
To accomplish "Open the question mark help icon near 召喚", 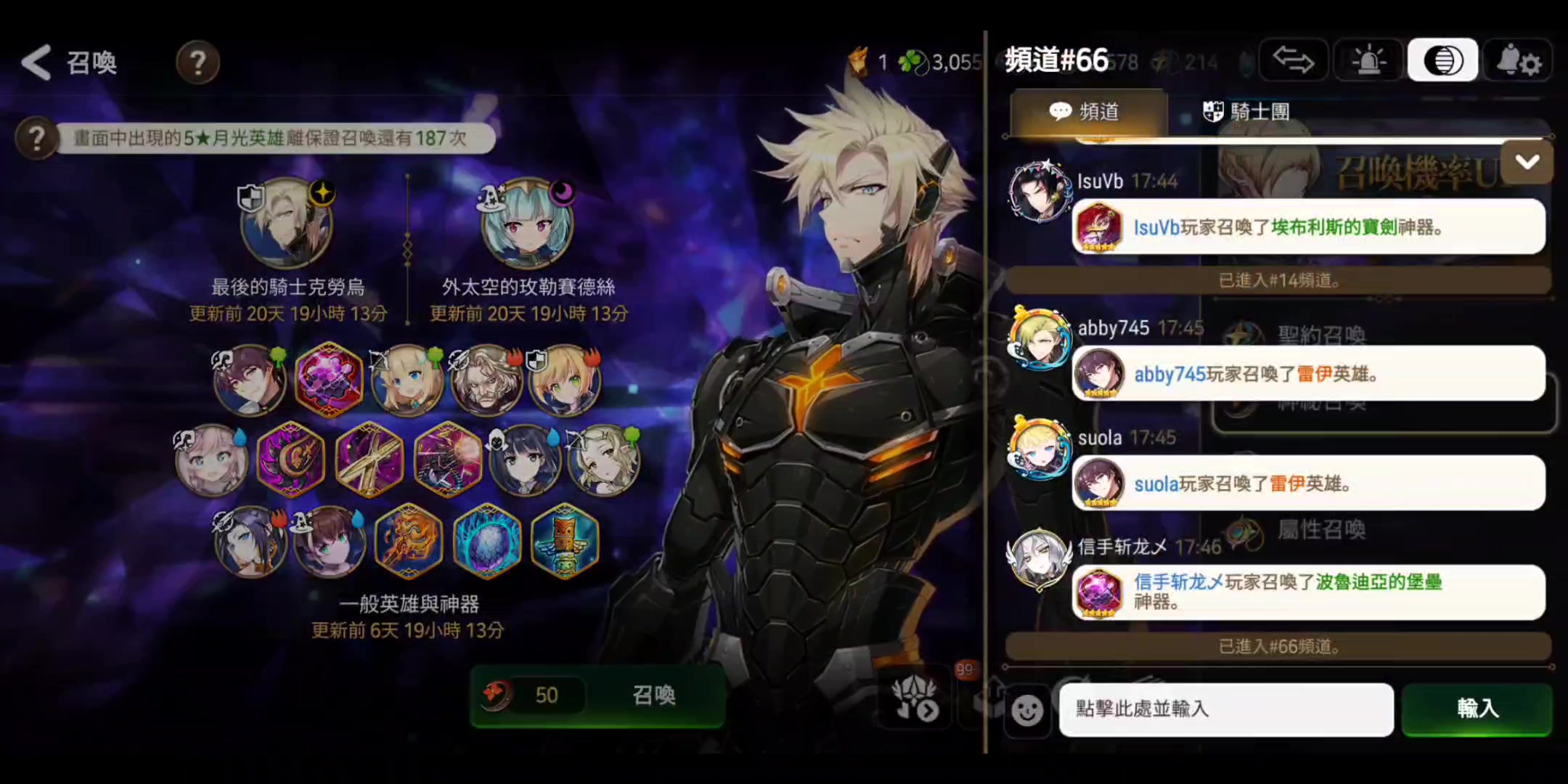I will click(x=197, y=62).
